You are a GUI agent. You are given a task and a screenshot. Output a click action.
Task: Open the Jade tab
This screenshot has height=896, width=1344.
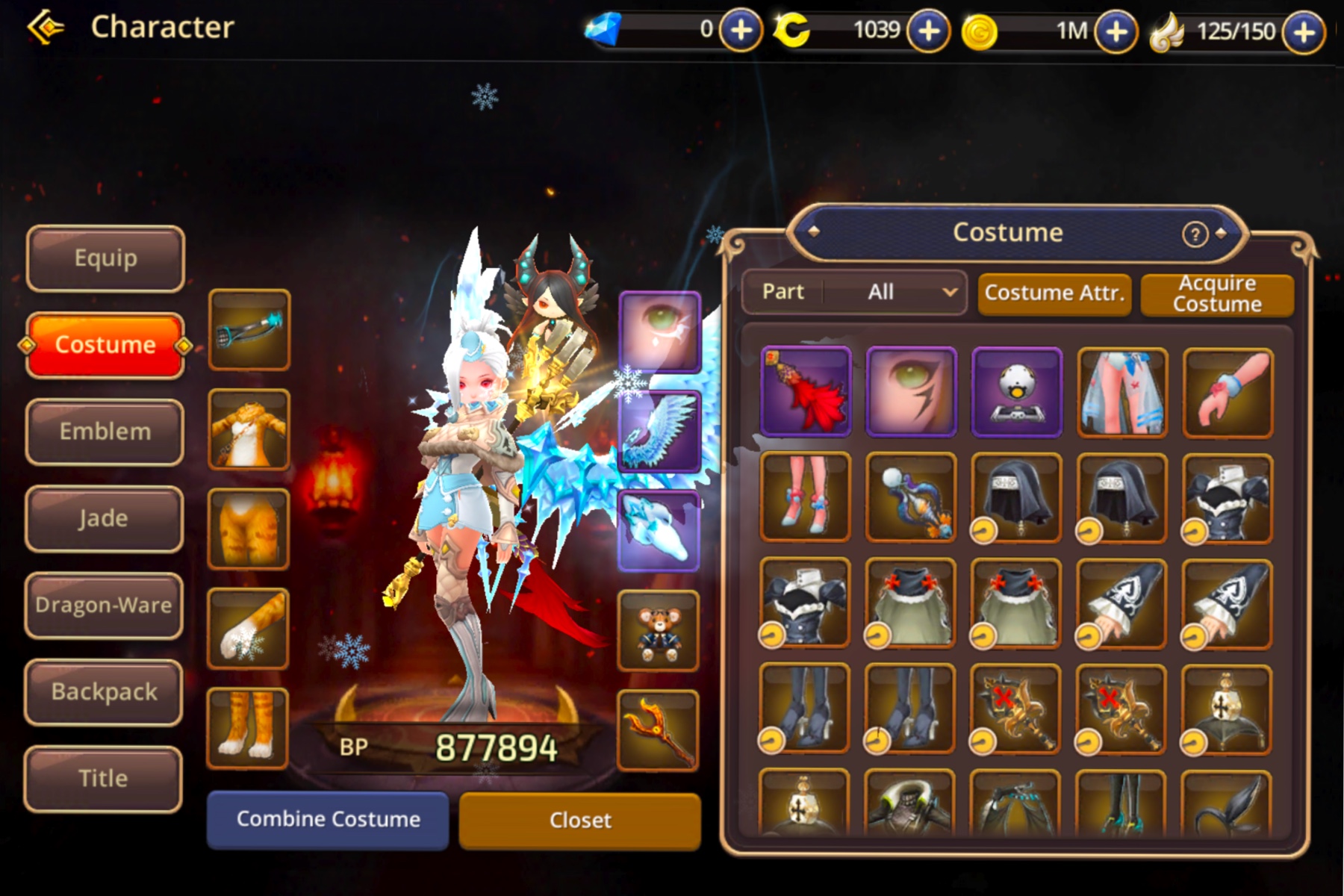point(104,518)
